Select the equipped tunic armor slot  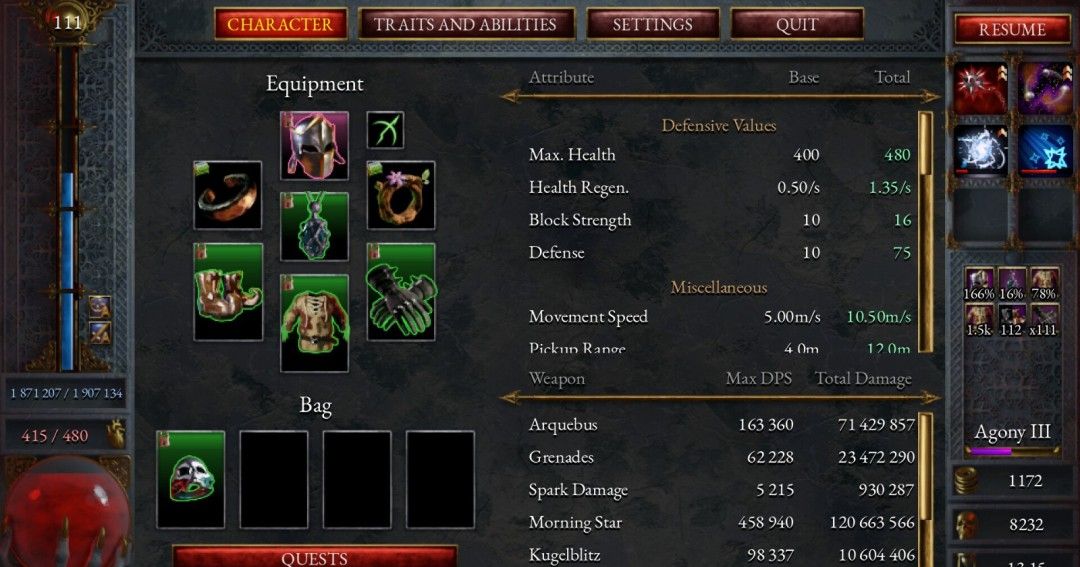pyautogui.click(x=314, y=322)
